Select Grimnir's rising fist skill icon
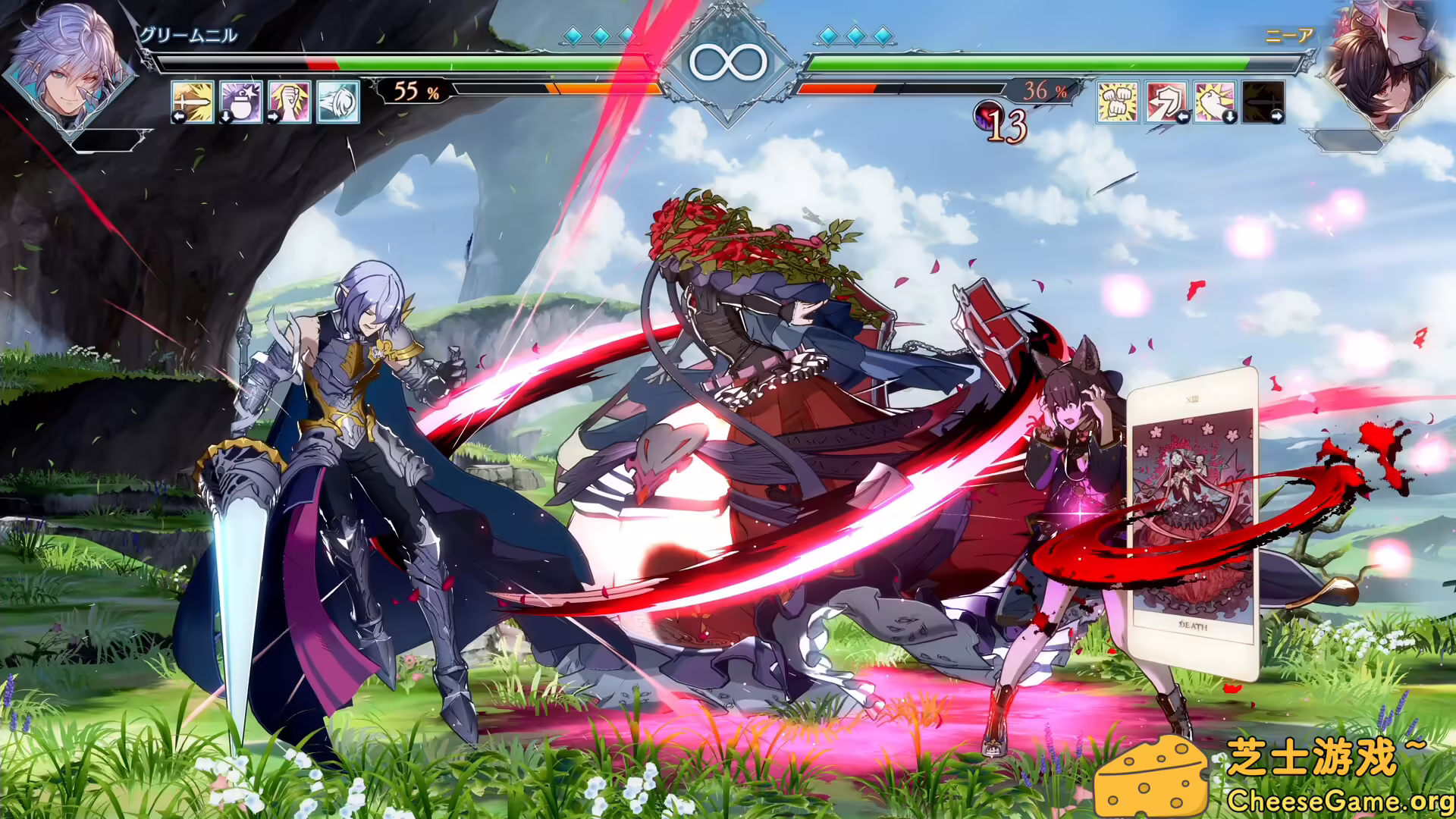 (x=290, y=103)
